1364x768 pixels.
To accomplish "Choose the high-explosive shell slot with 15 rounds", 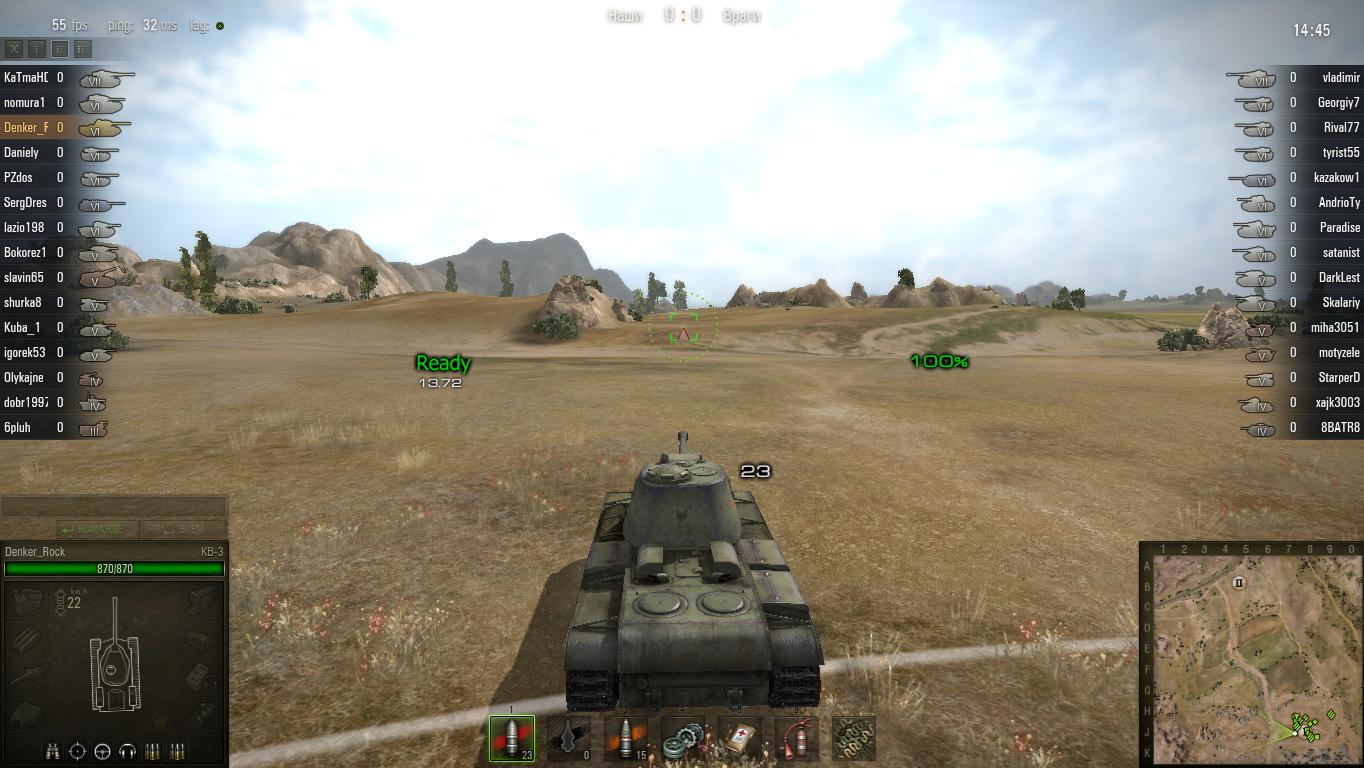I will click(x=626, y=739).
